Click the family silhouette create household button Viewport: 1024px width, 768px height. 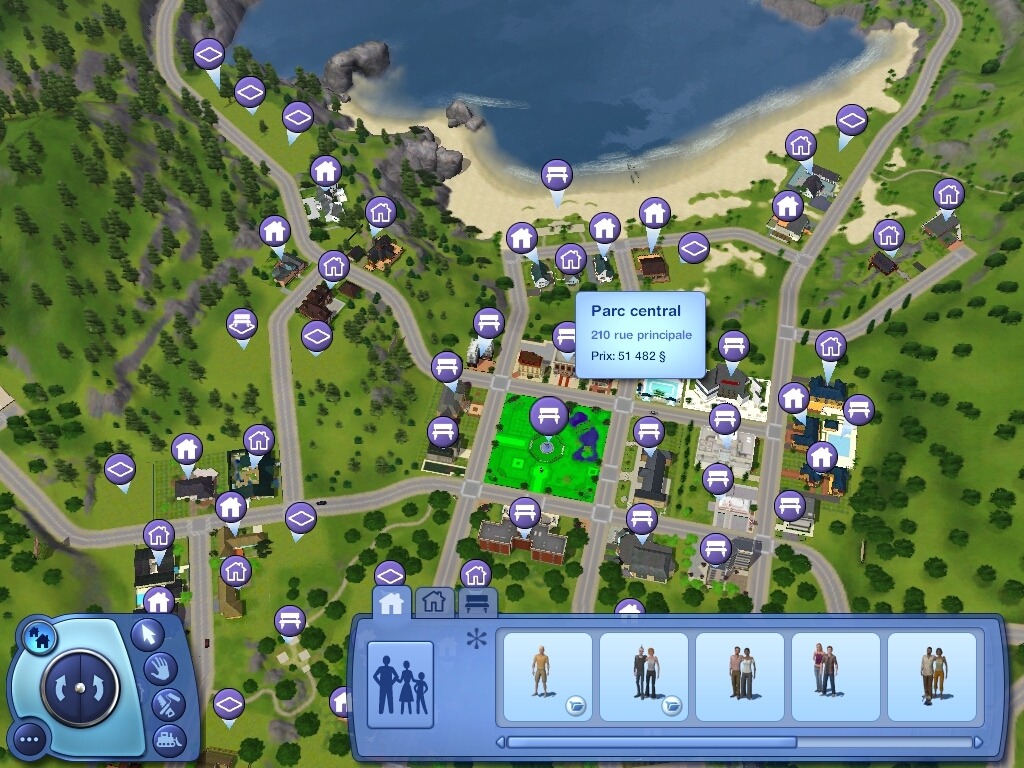tap(400, 682)
